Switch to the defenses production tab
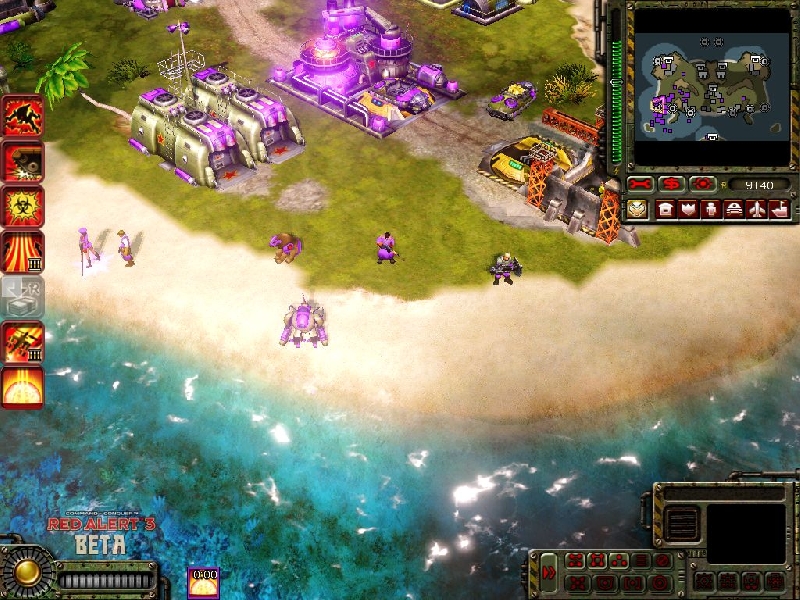Screen dimensions: 800x600 point(688,209)
